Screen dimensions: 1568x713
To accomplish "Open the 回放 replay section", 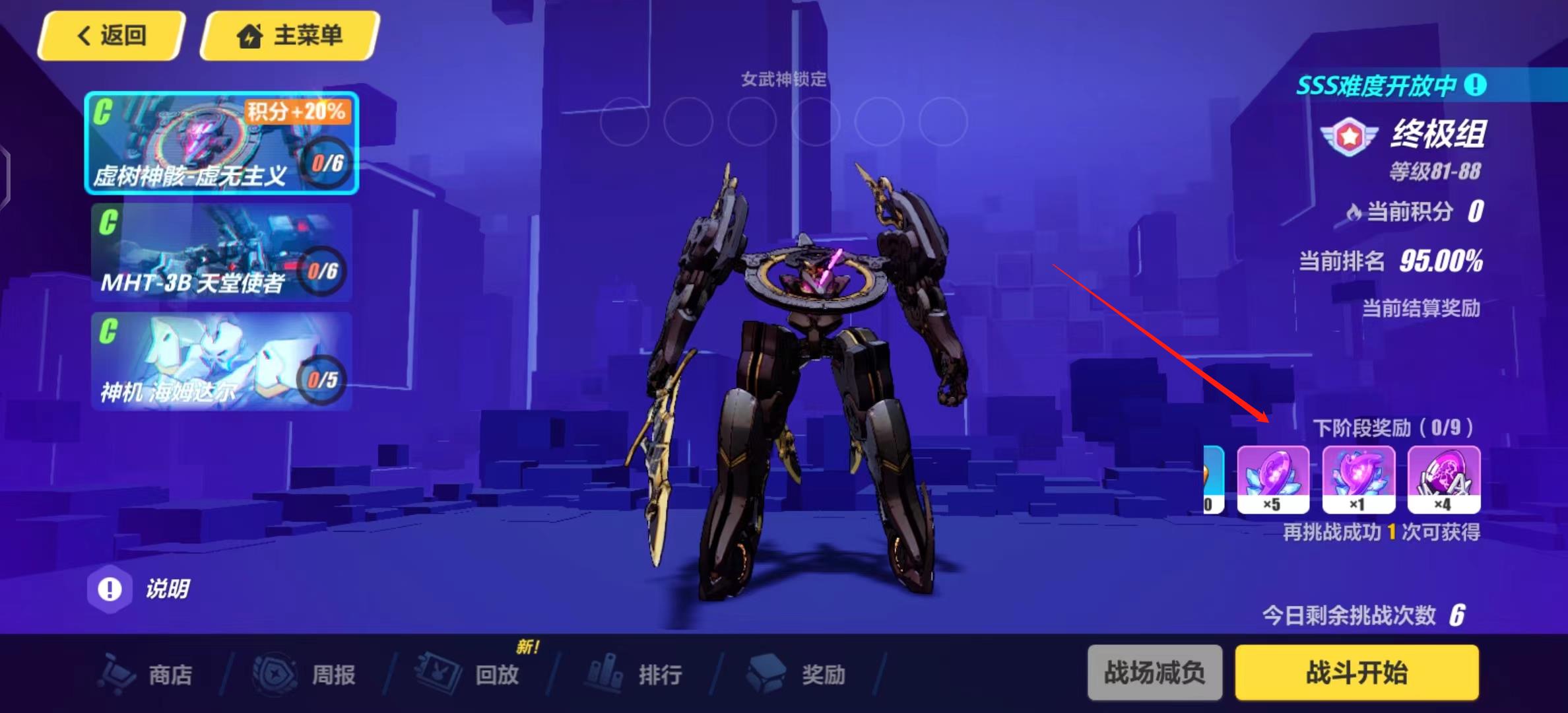I will pos(469,674).
